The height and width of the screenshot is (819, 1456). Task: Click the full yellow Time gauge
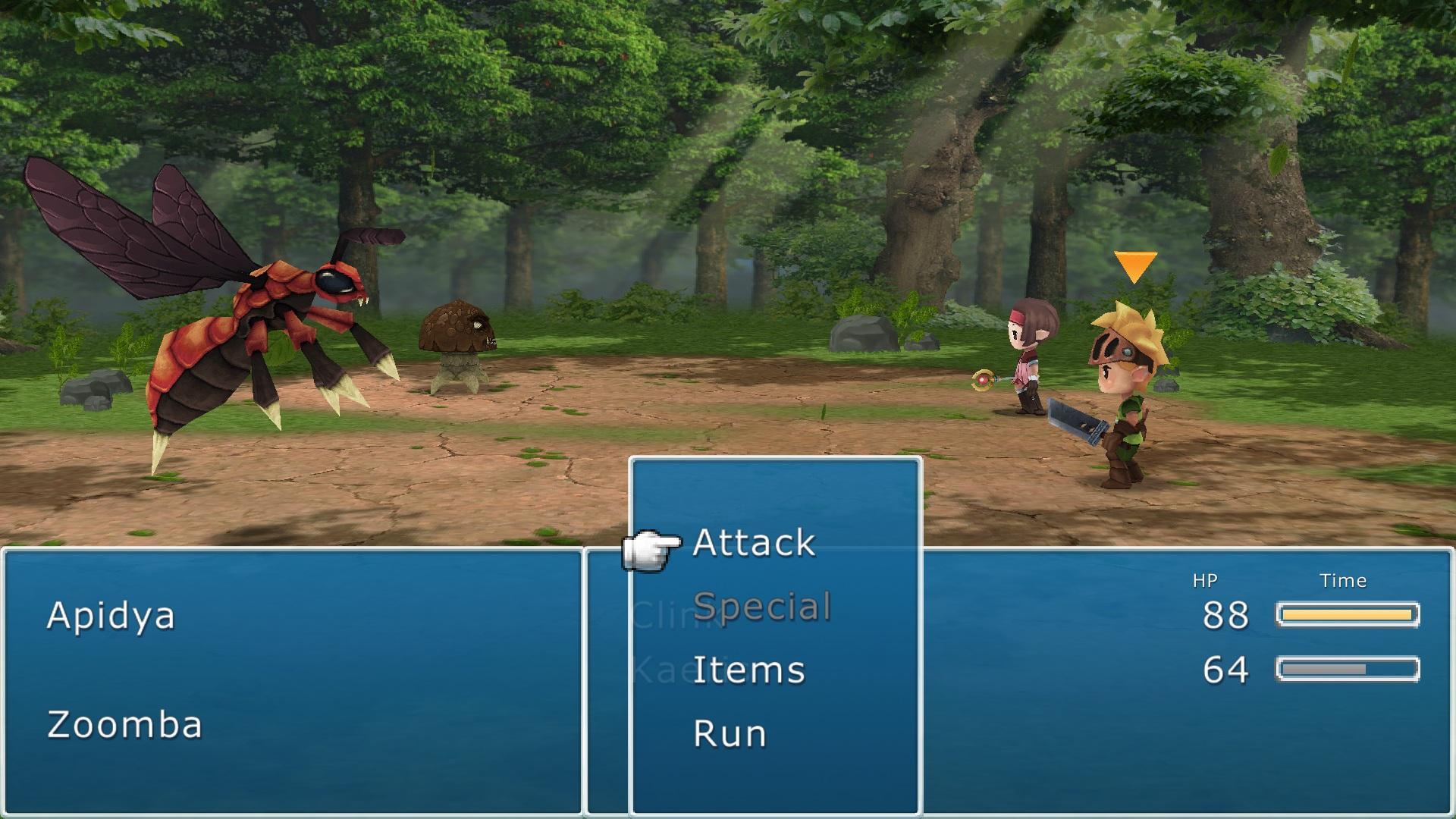pos(1348,614)
